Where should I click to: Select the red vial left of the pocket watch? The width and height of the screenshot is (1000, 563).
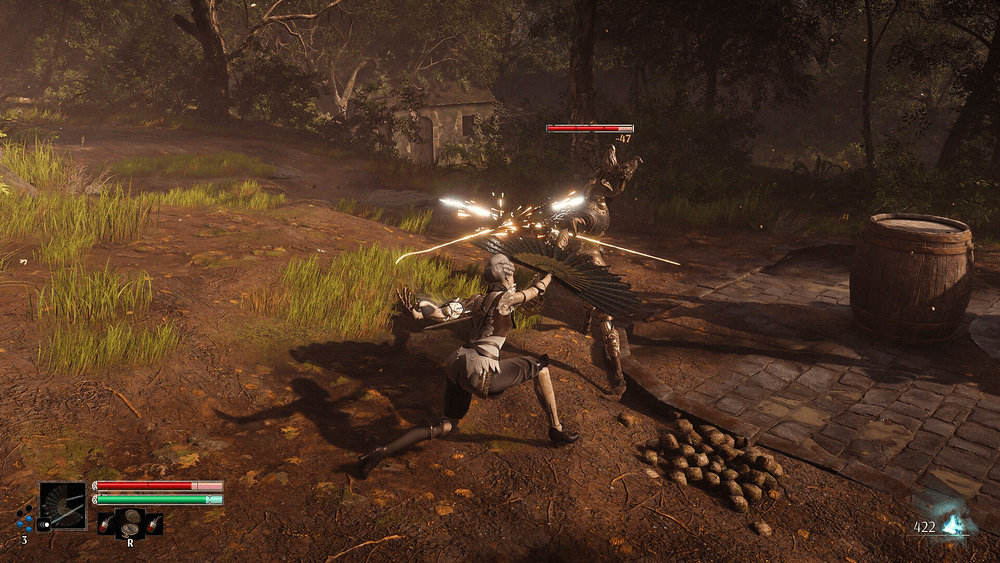click(x=106, y=523)
